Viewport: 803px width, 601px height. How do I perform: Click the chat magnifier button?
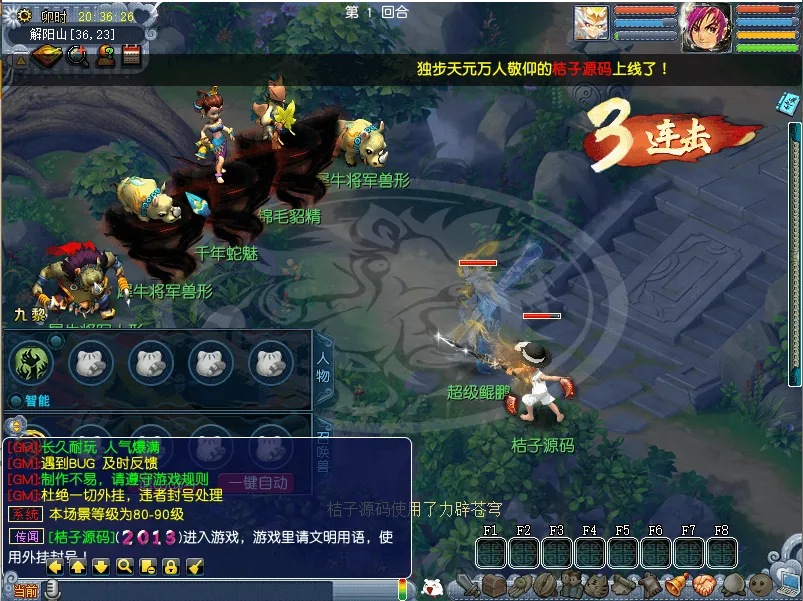tap(124, 567)
